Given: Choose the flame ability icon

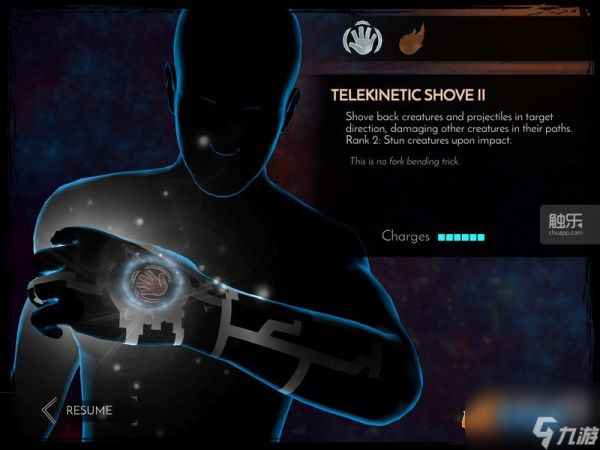Looking at the screenshot, I should (x=411, y=41).
